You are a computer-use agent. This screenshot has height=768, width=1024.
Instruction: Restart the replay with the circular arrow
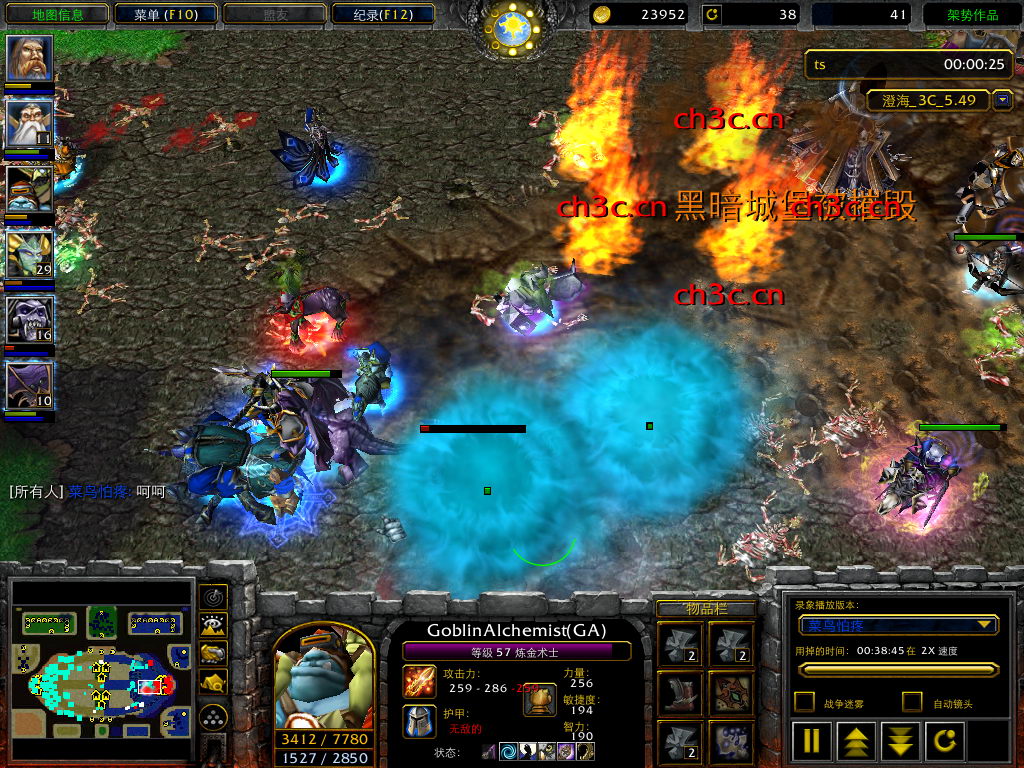946,740
